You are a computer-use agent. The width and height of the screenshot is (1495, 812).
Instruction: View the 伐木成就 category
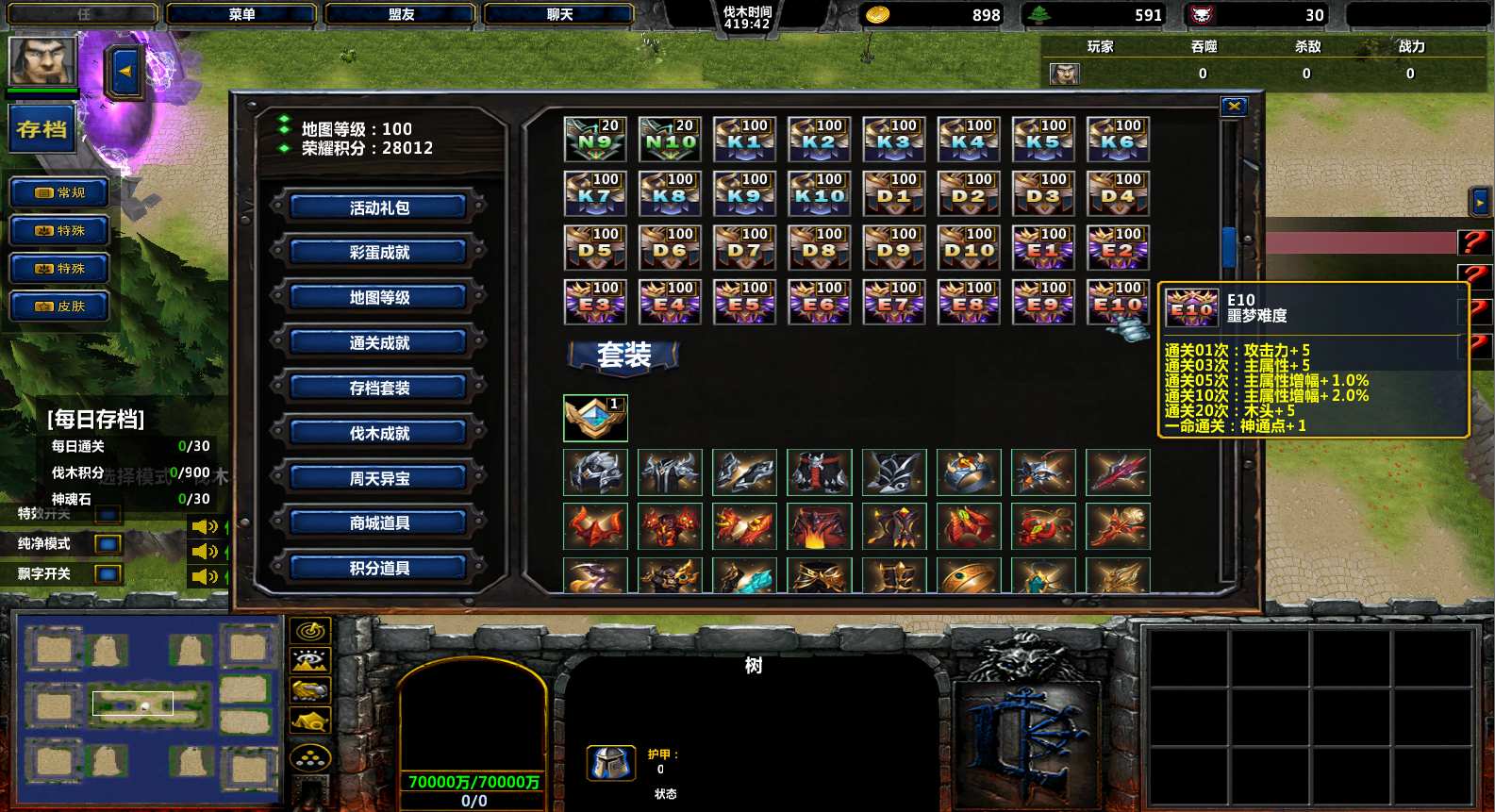click(x=379, y=433)
